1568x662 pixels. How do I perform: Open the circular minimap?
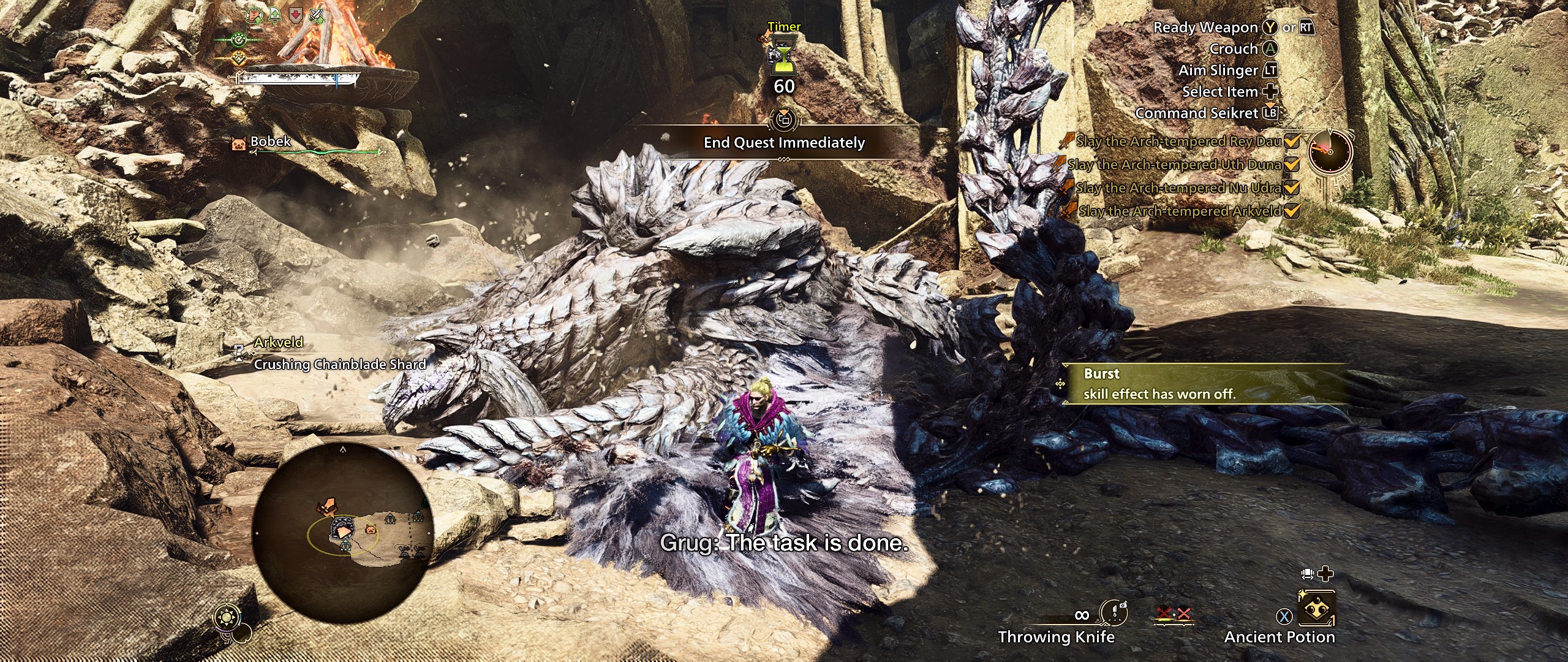click(342, 531)
